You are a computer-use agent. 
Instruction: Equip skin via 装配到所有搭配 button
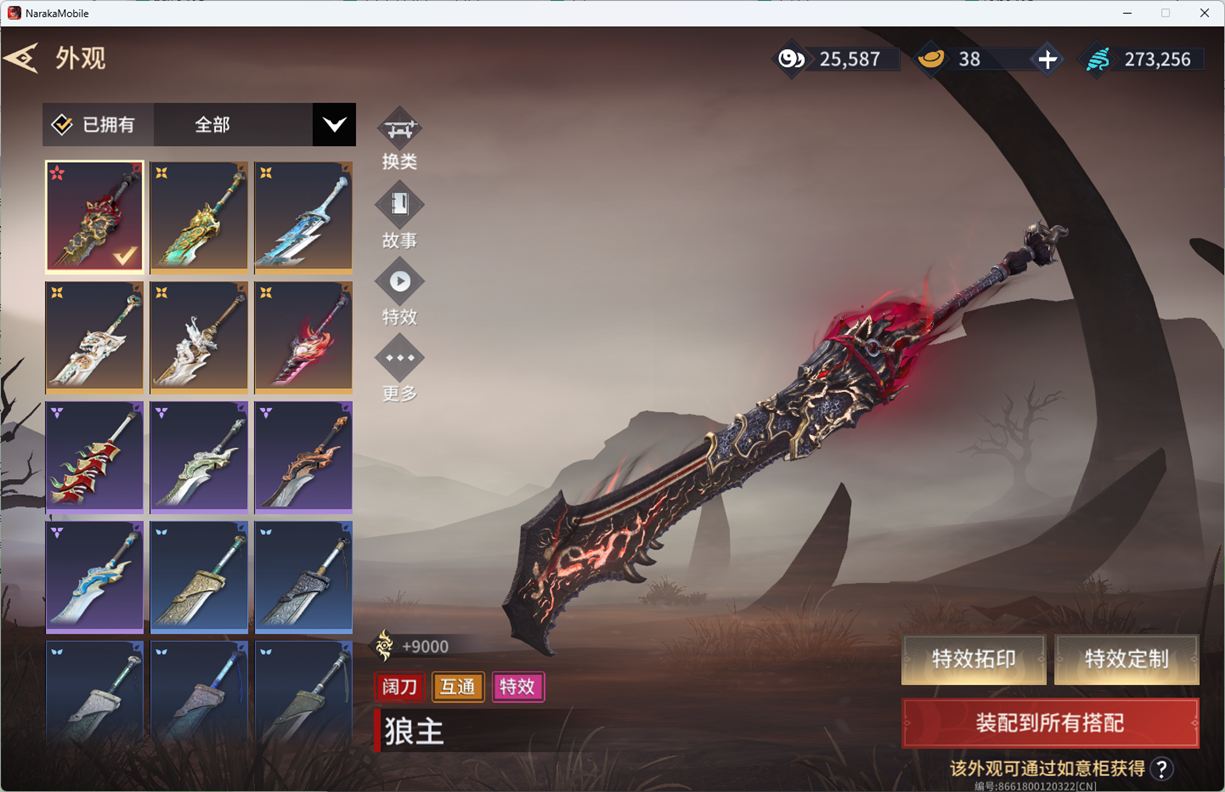click(1050, 723)
